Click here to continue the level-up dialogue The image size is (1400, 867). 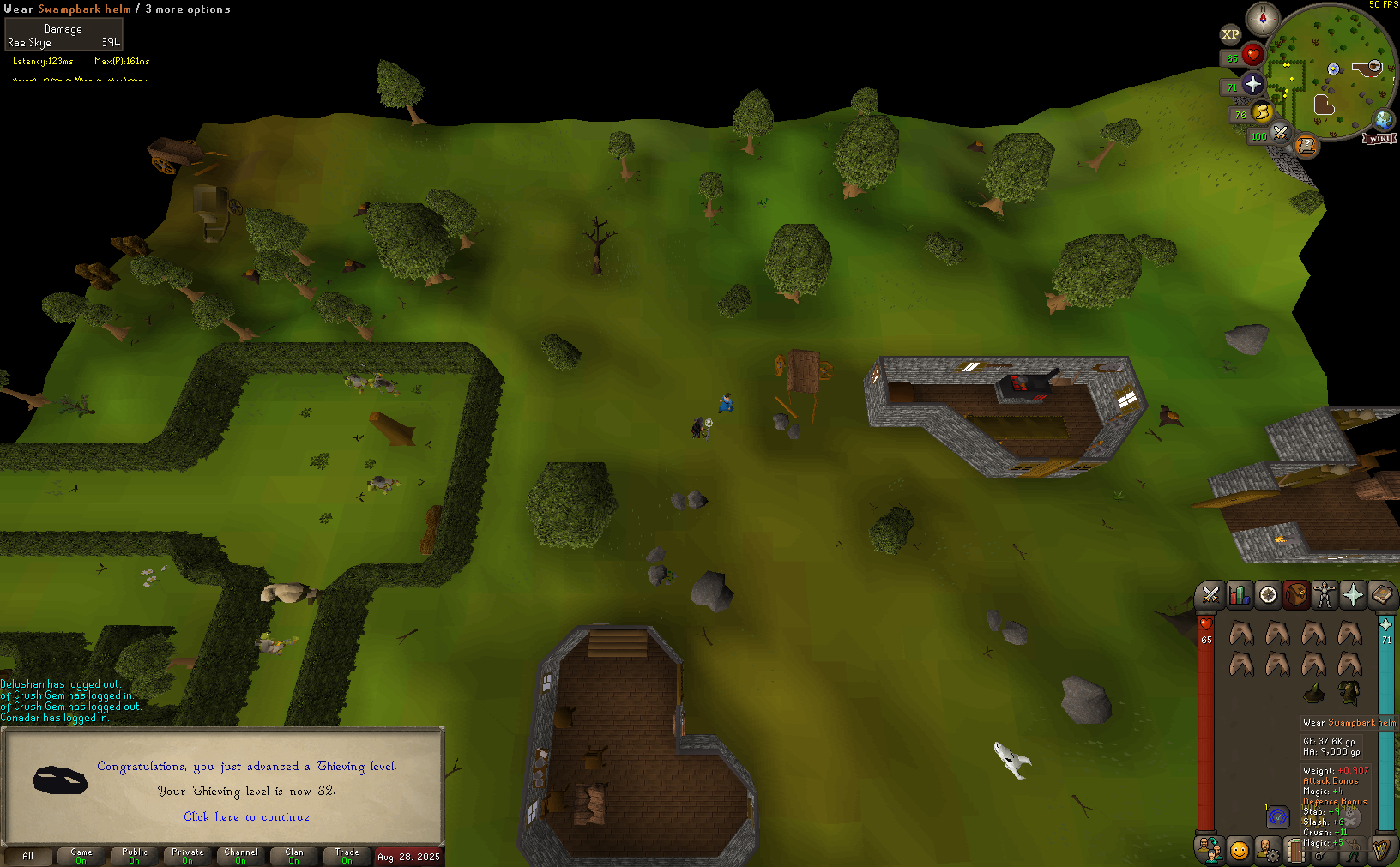pyautogui.click(x=246, y=817)
